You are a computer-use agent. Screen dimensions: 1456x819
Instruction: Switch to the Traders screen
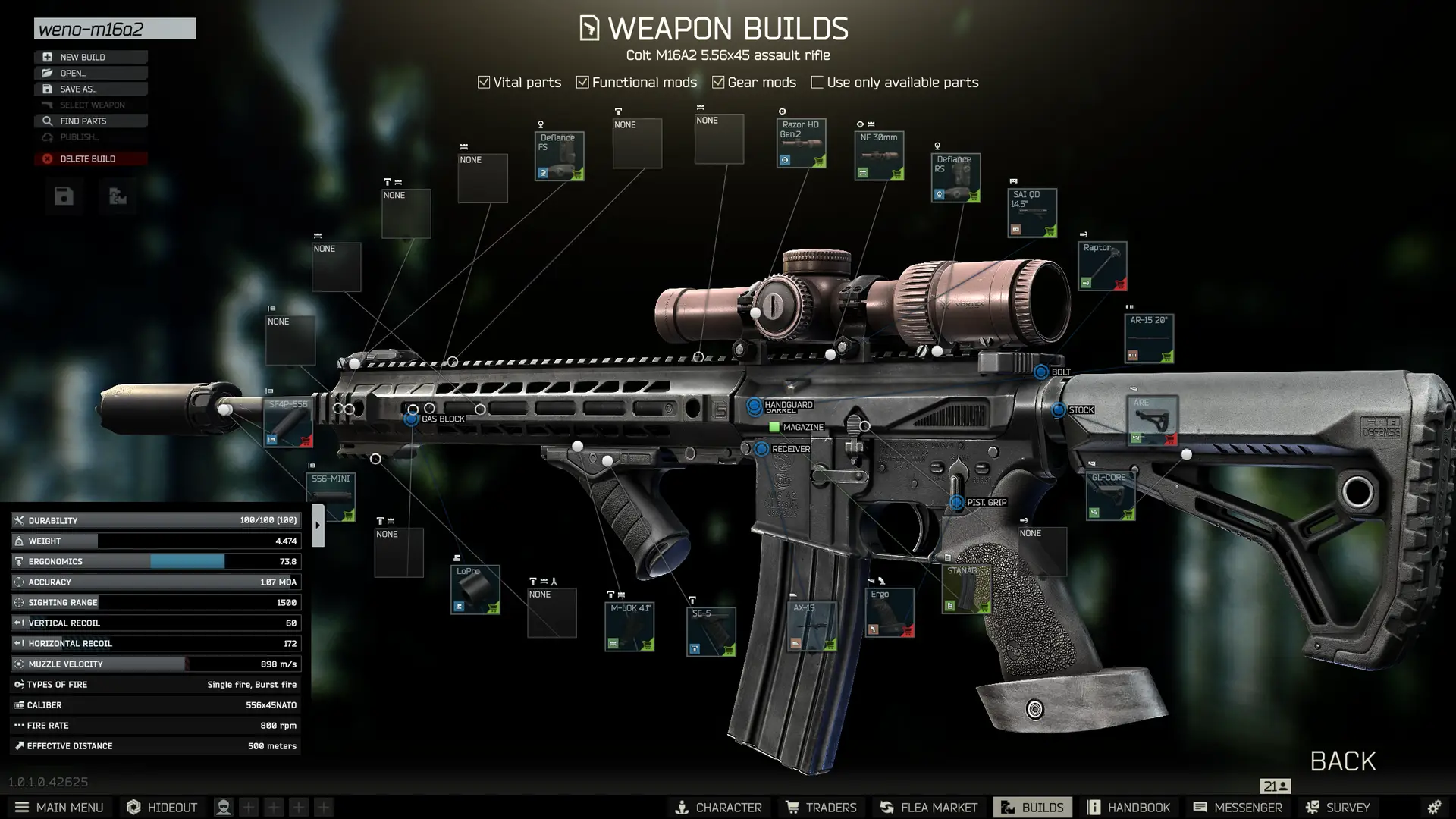821,808
